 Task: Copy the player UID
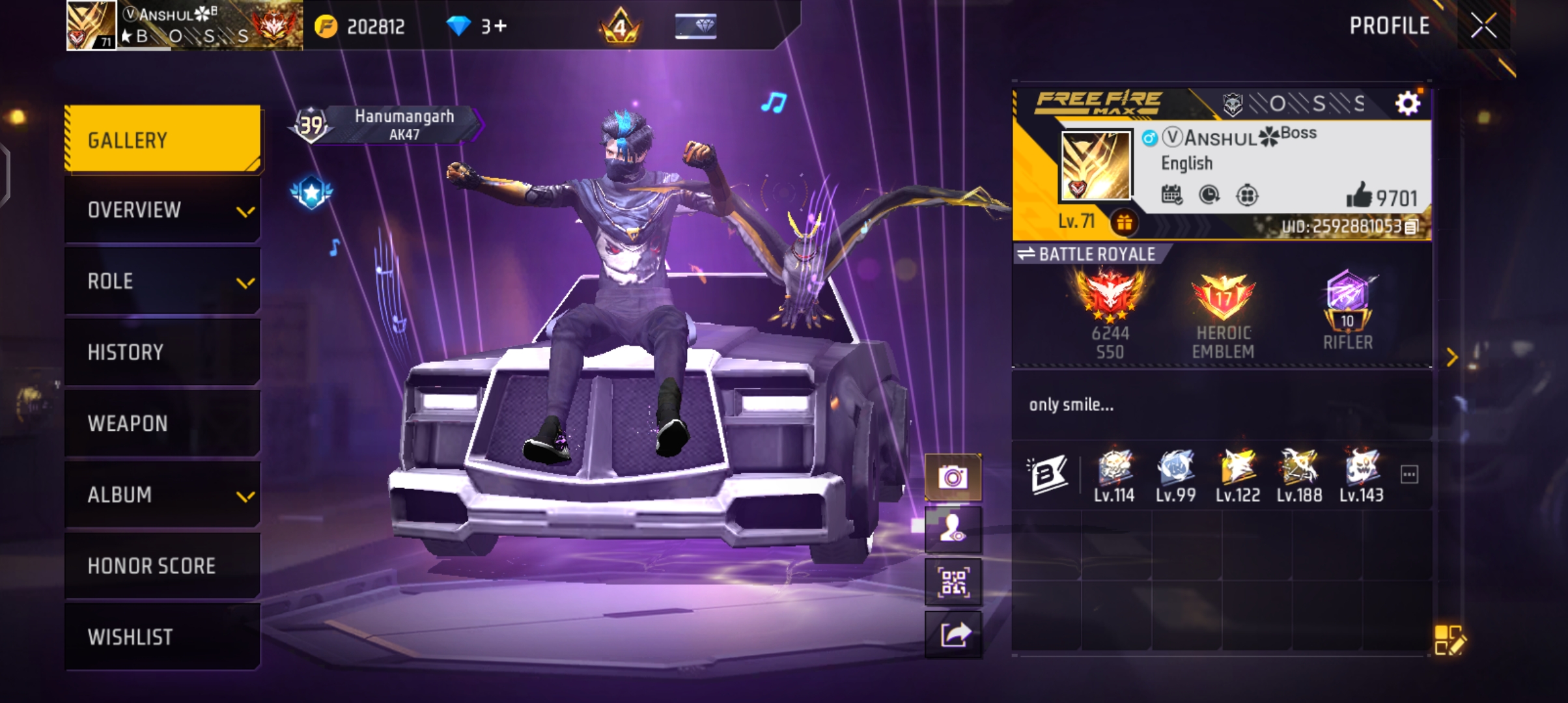(x=1411, y=227)
